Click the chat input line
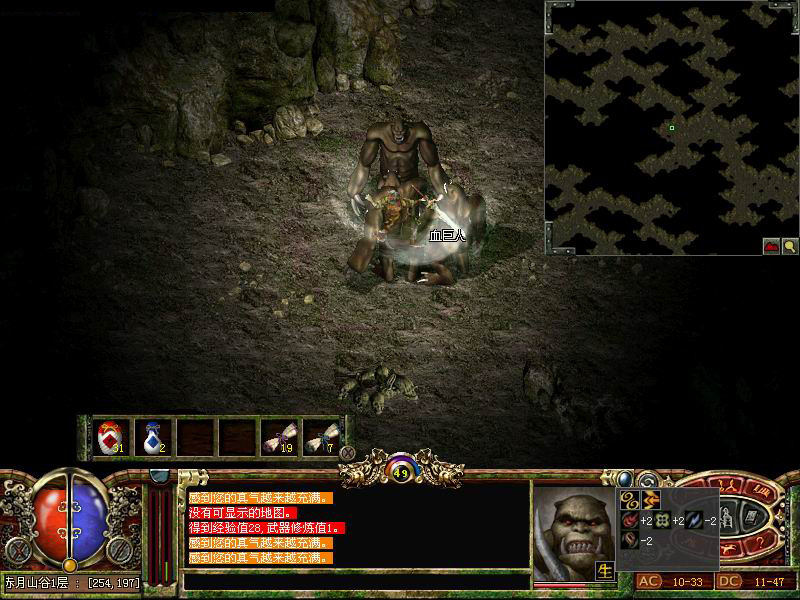This screenshot has width=800, height=600. click(355, 580)
